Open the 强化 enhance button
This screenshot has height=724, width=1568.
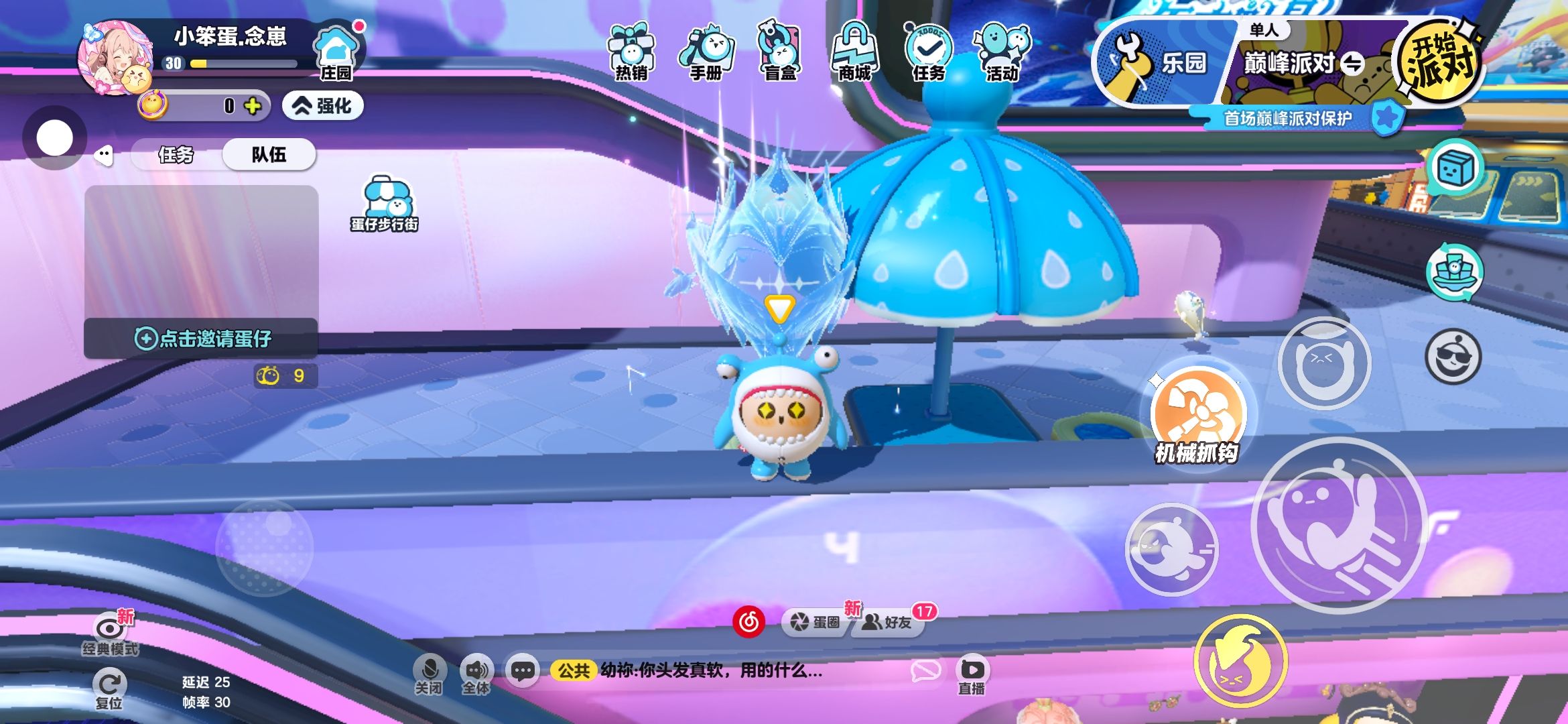323,106
